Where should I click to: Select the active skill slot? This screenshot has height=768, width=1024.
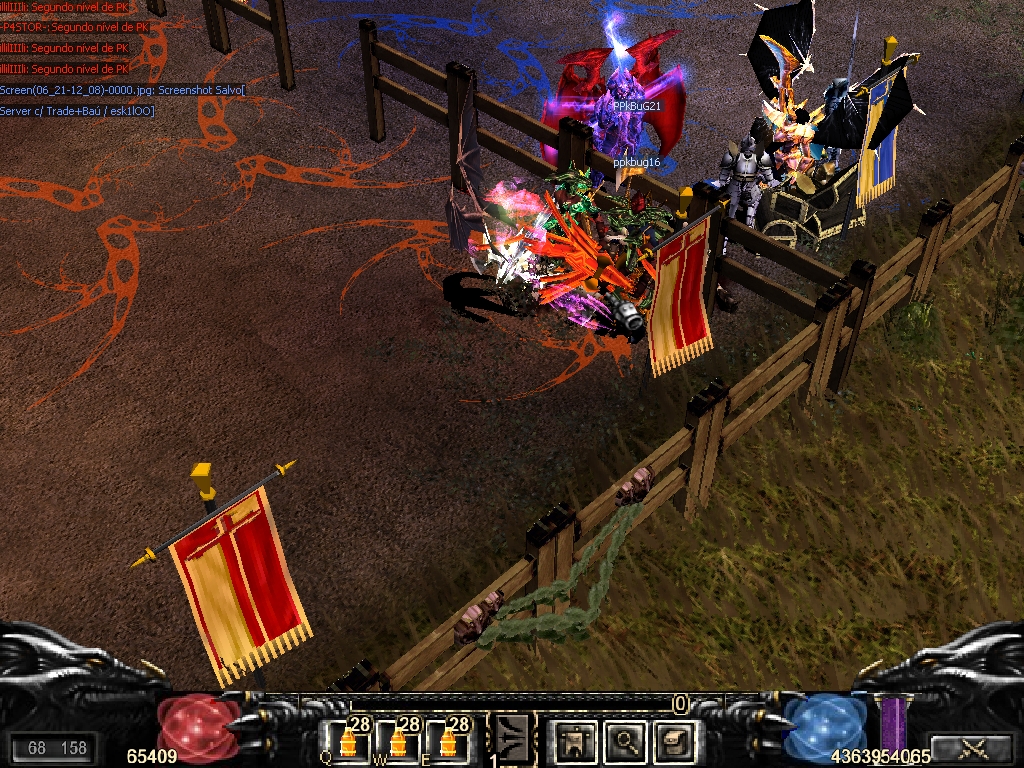tap(511, 738)
